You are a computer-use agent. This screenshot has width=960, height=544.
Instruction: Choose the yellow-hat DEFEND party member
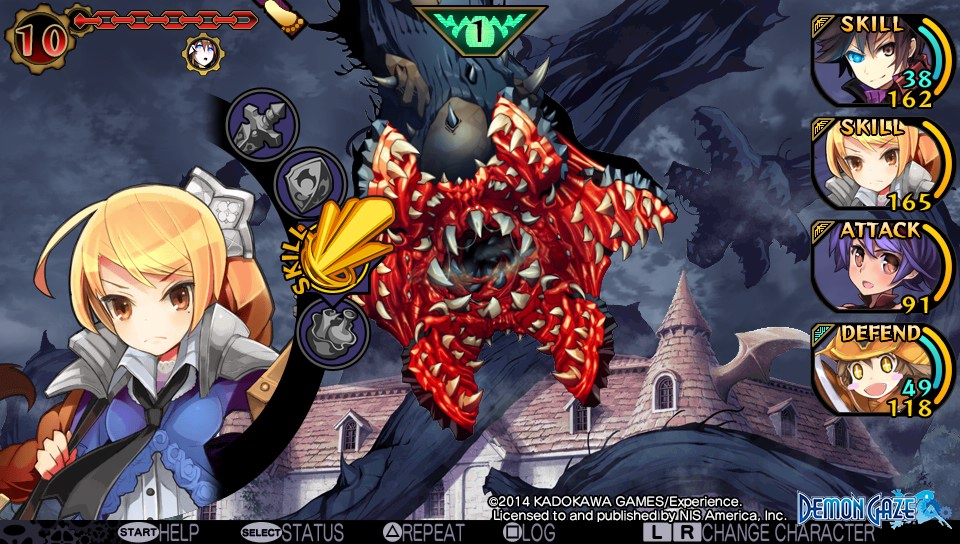(876, 369)
